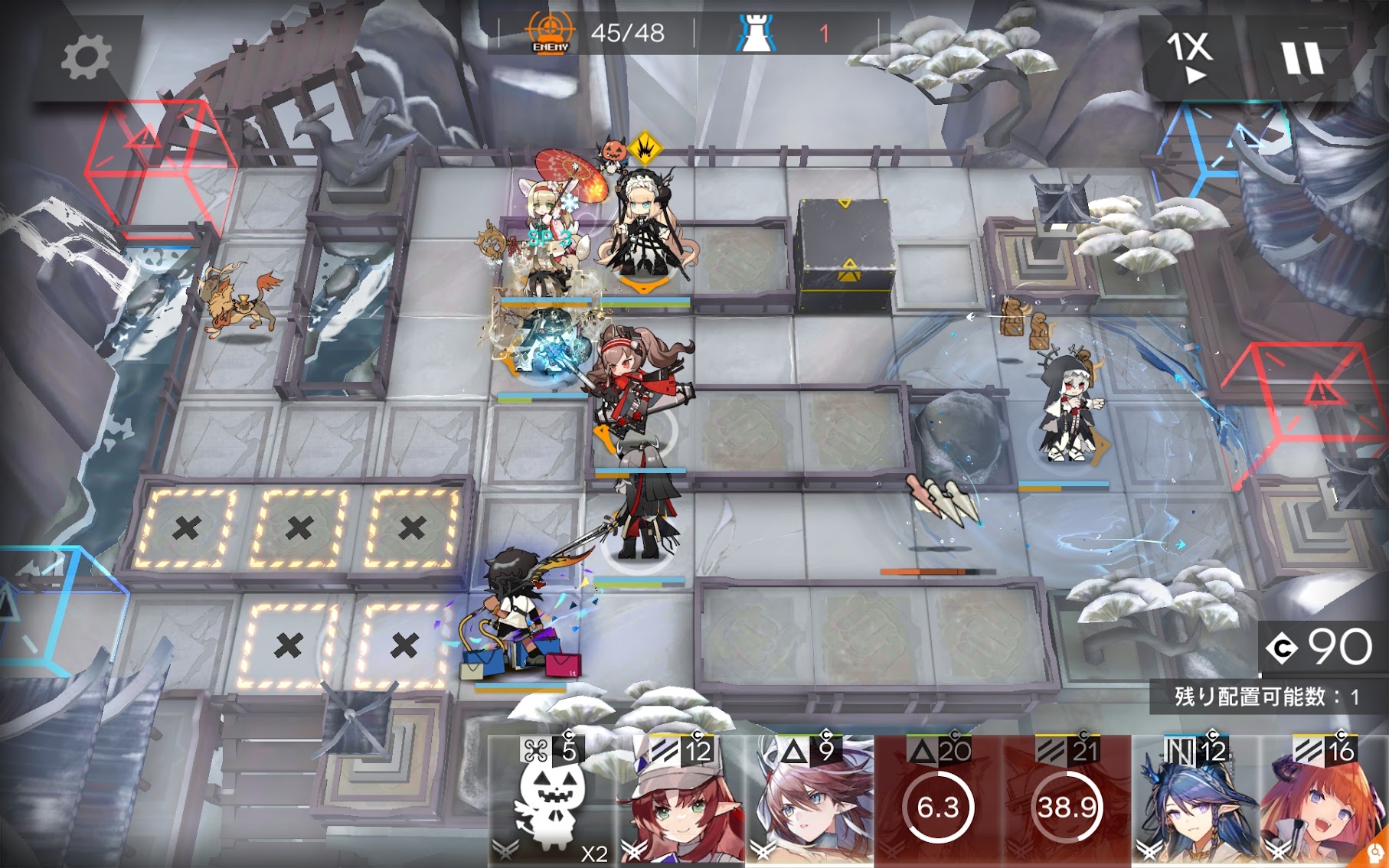Screen dimensions: 1389x868
Task: Open the gear settings menu
Action: pyautogui.click(x=85, y=58)
